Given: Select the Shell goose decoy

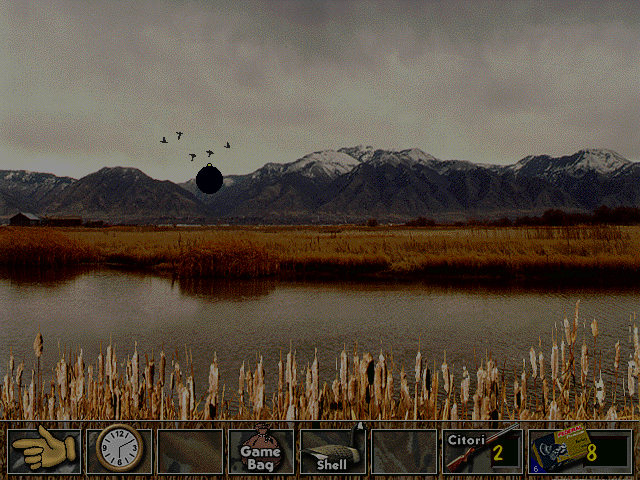Looking at the screenshot, I should click(332, 451).
